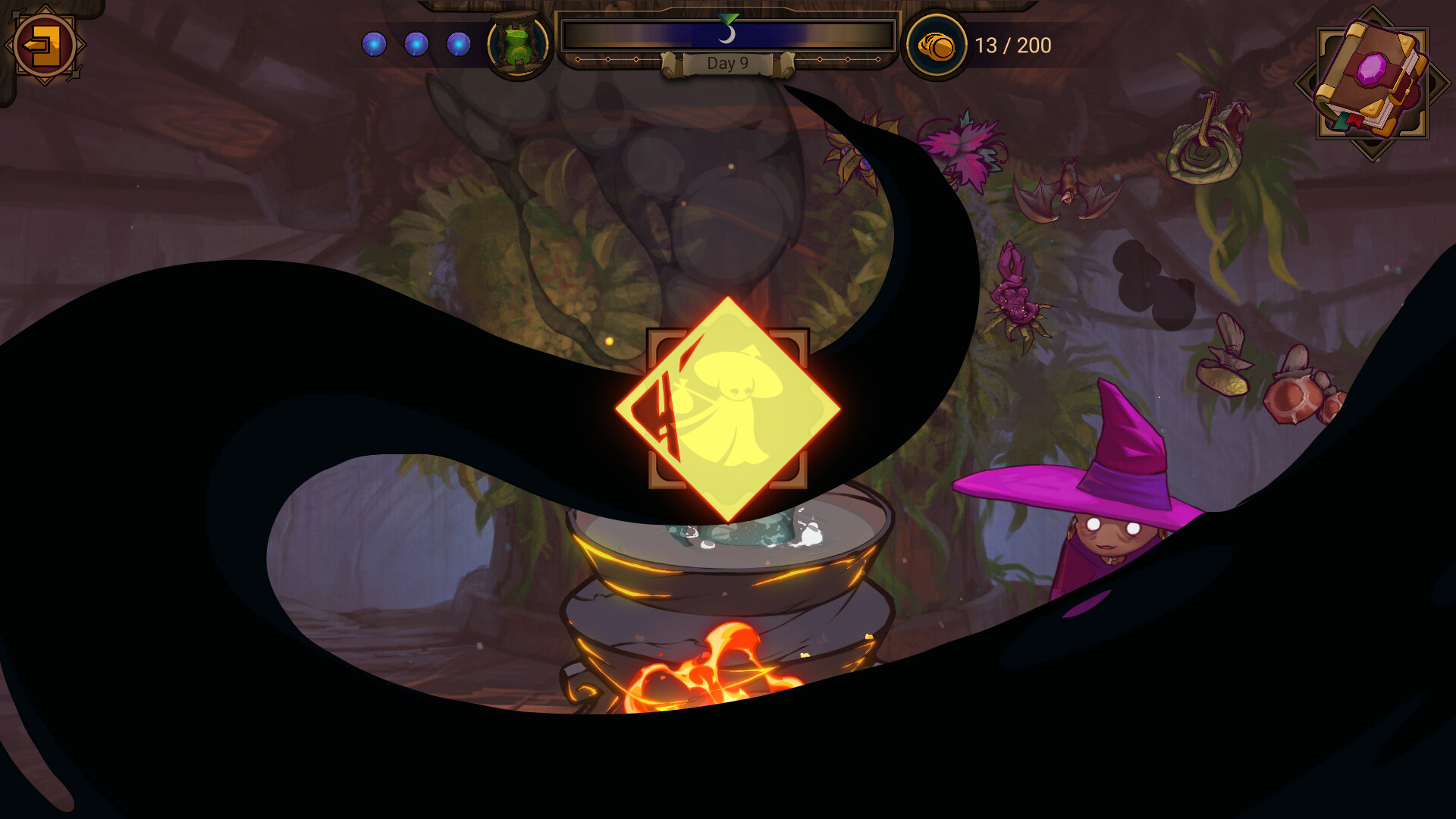Toggle the second blue orb
This screenshot has height=819, width=1456.
coord(416,44)
